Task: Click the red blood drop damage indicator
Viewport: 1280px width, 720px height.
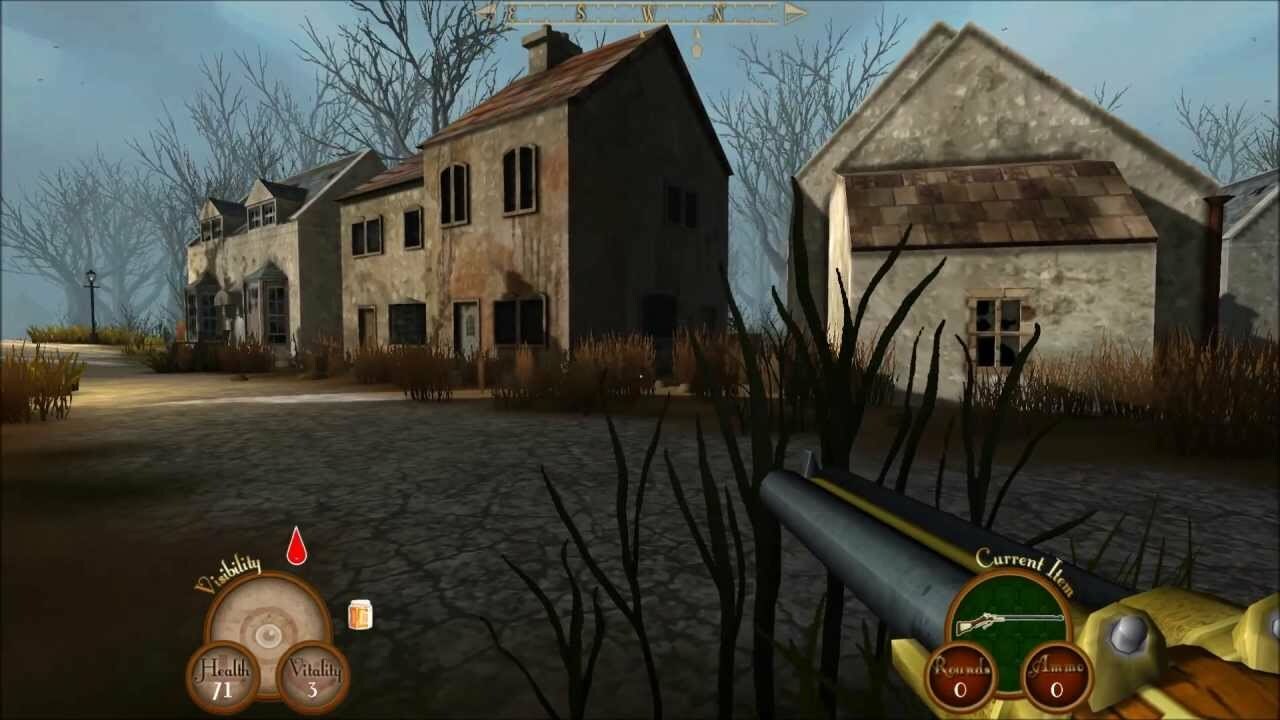Action: click(296, 551)
